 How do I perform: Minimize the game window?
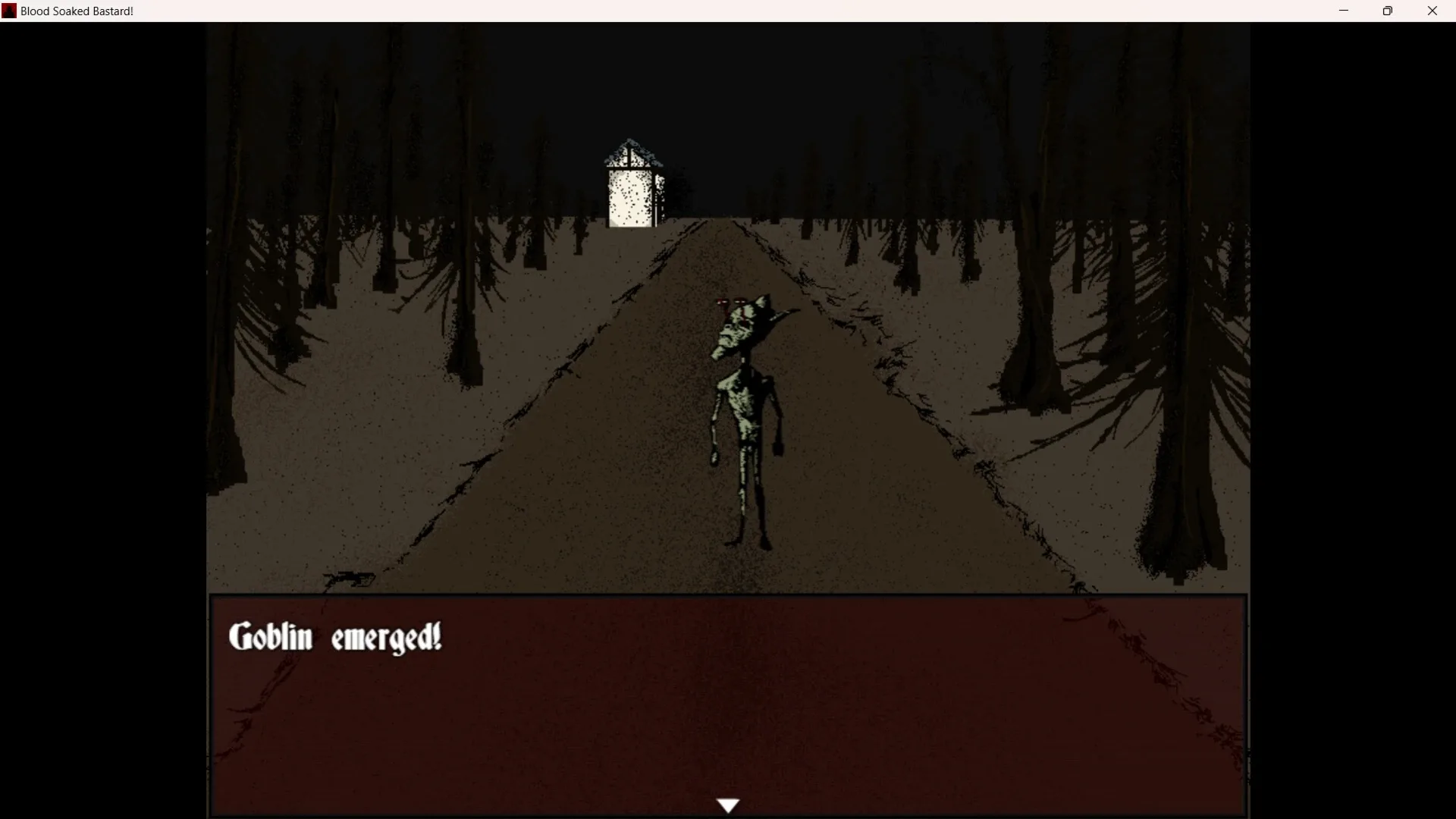click(x=1344, y=11)
